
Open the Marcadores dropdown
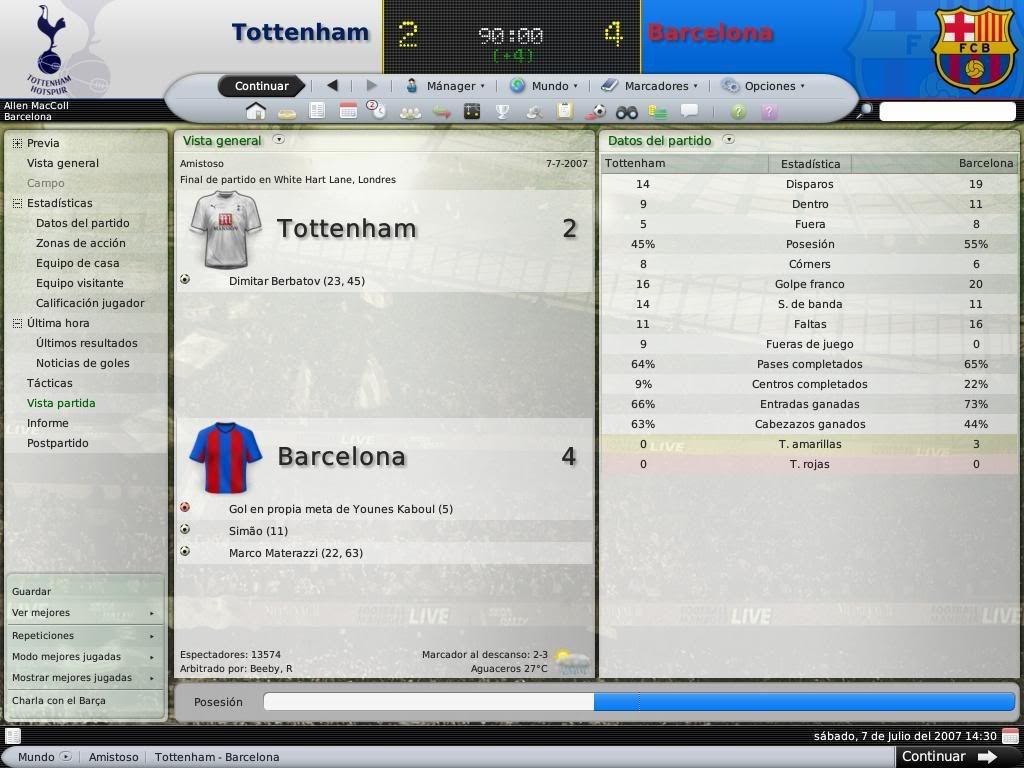tap(650, 86)
